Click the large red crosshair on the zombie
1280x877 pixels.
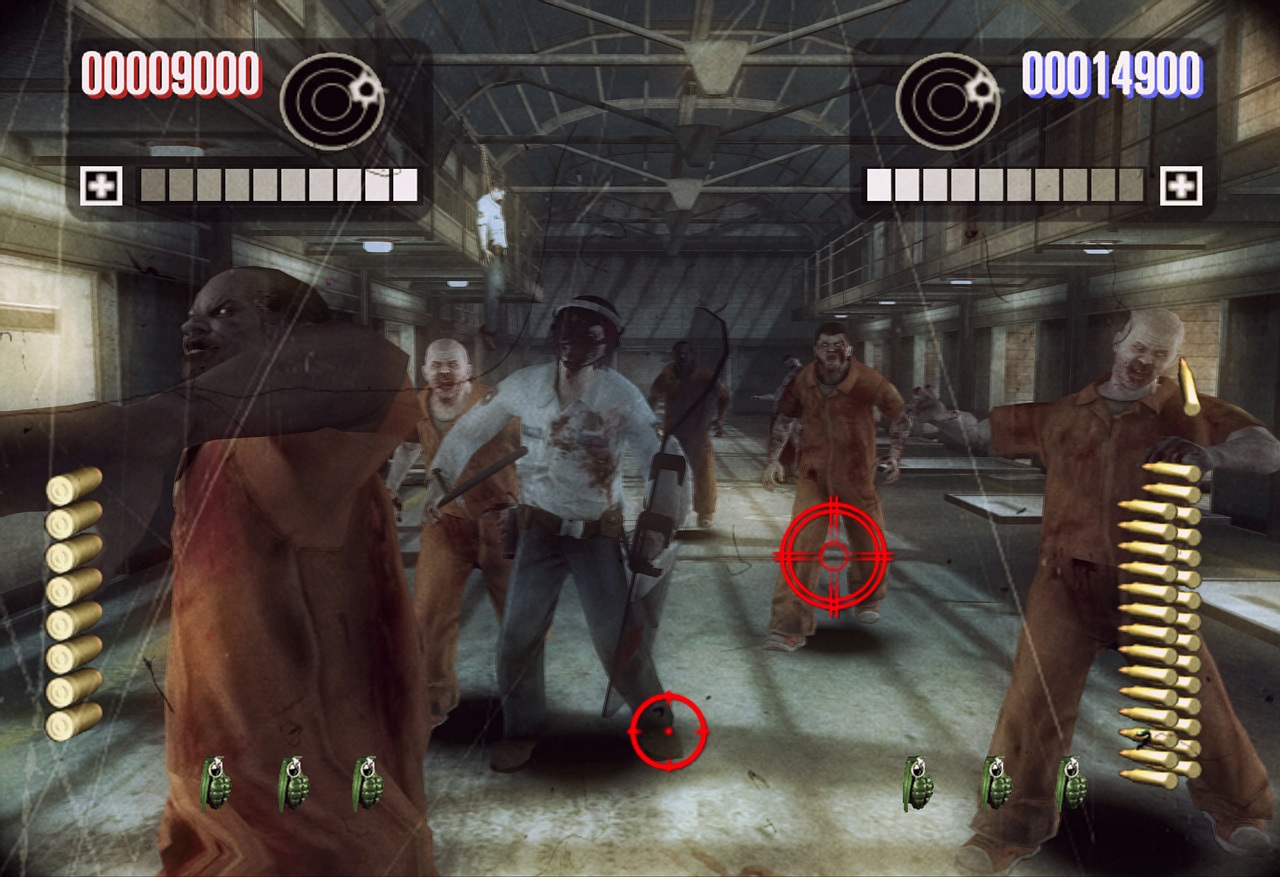point(832,552)
